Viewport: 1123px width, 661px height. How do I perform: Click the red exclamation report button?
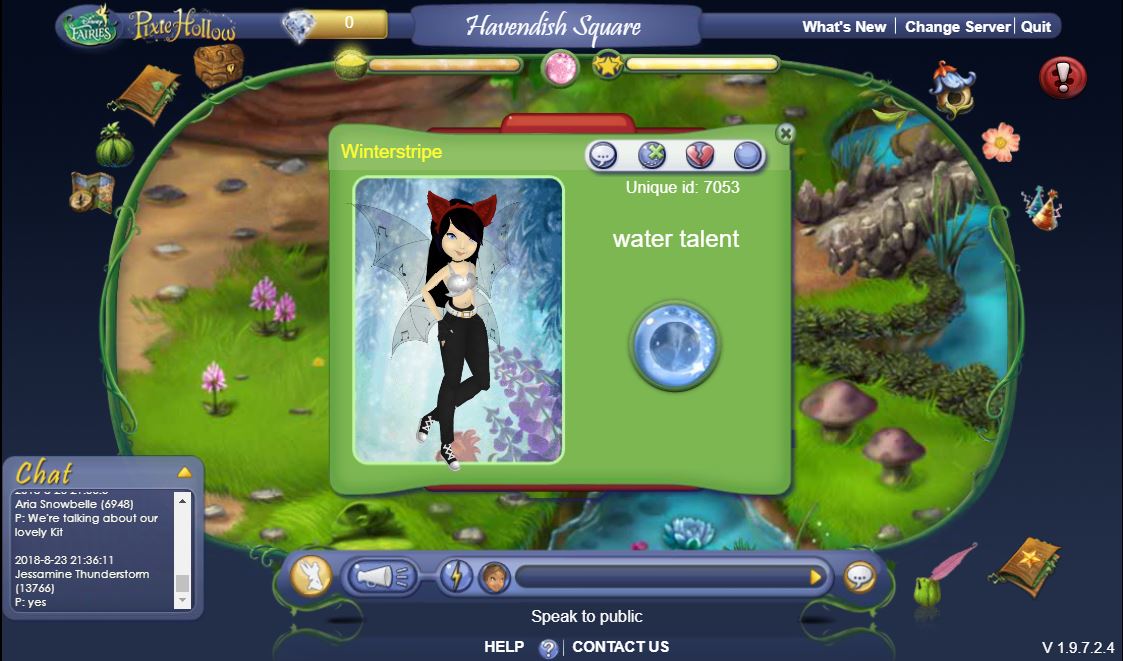pyautogui.click(x=1063, y=77)
